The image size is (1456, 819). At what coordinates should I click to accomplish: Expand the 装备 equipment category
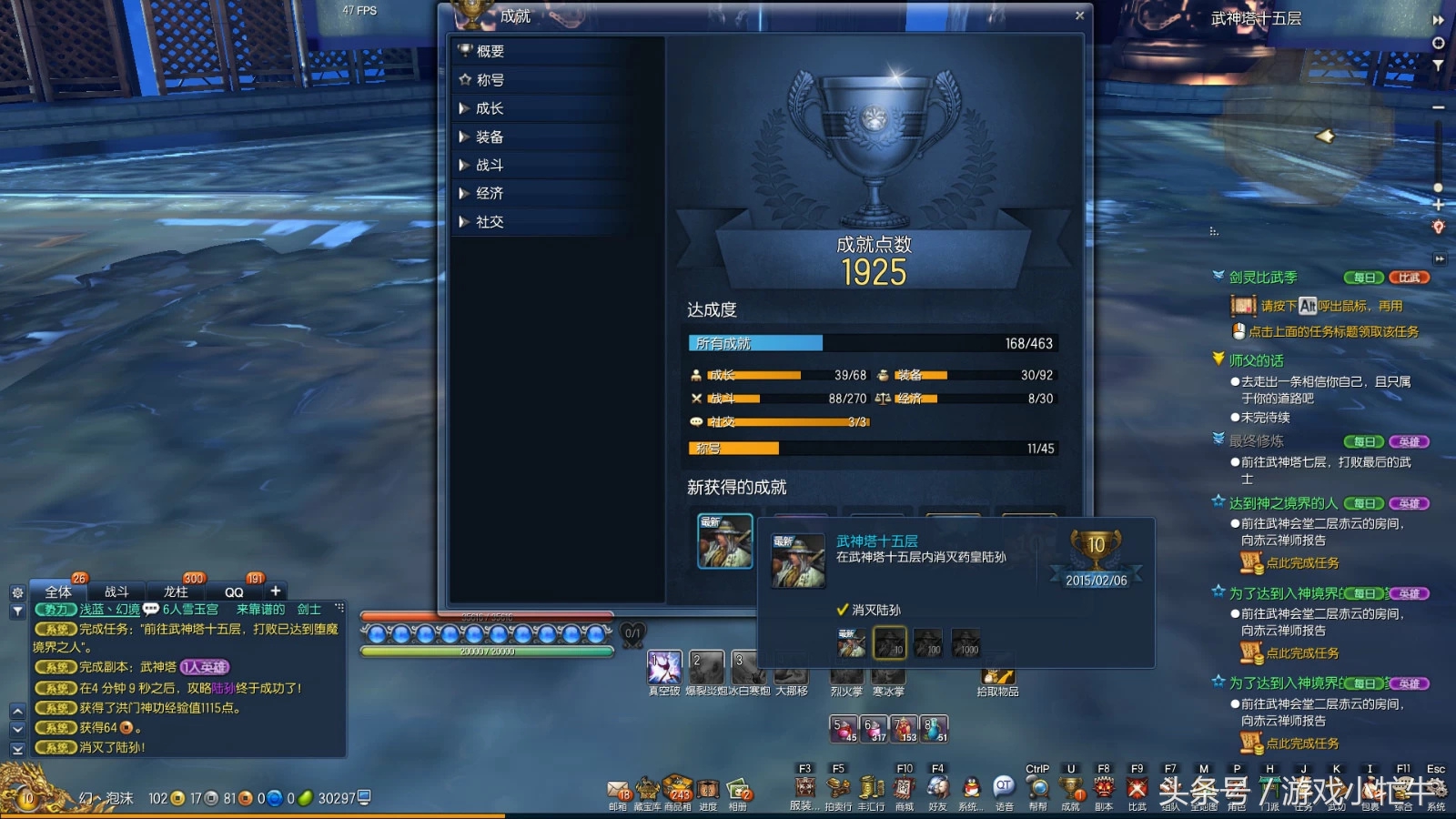click(489, 137)
